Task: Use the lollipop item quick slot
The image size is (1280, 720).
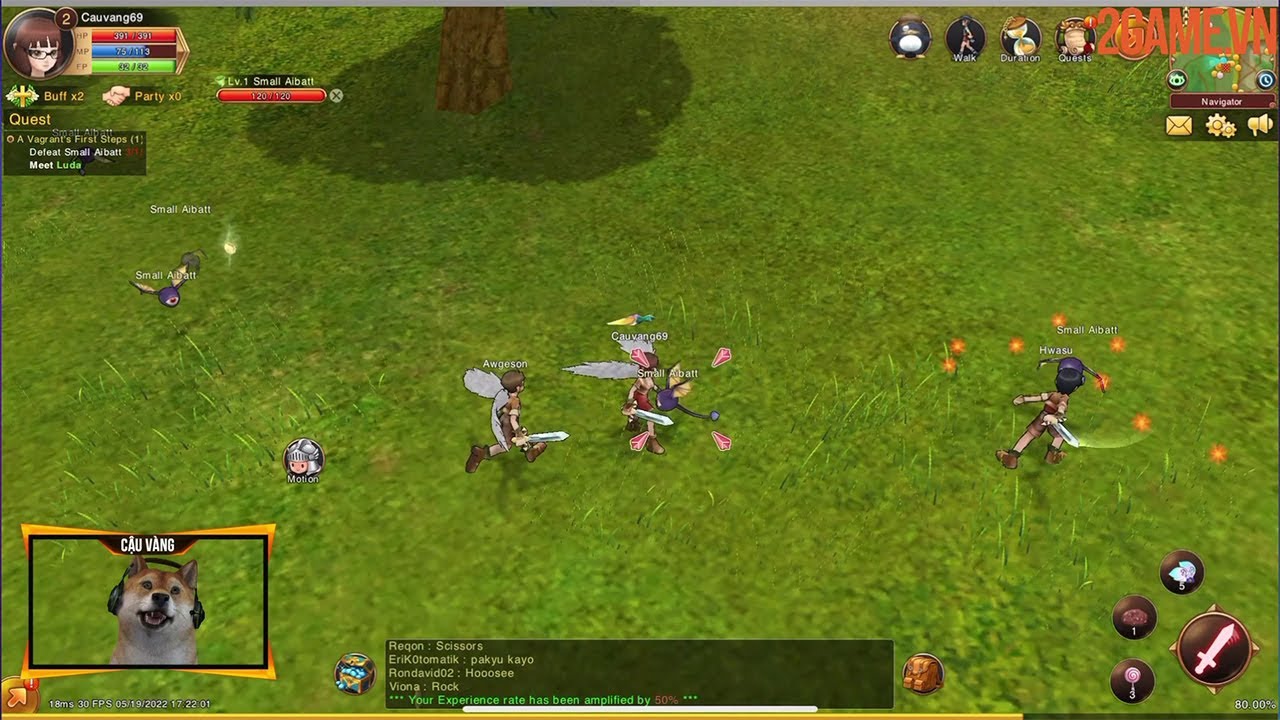Action: click(x=1132, y=681)
